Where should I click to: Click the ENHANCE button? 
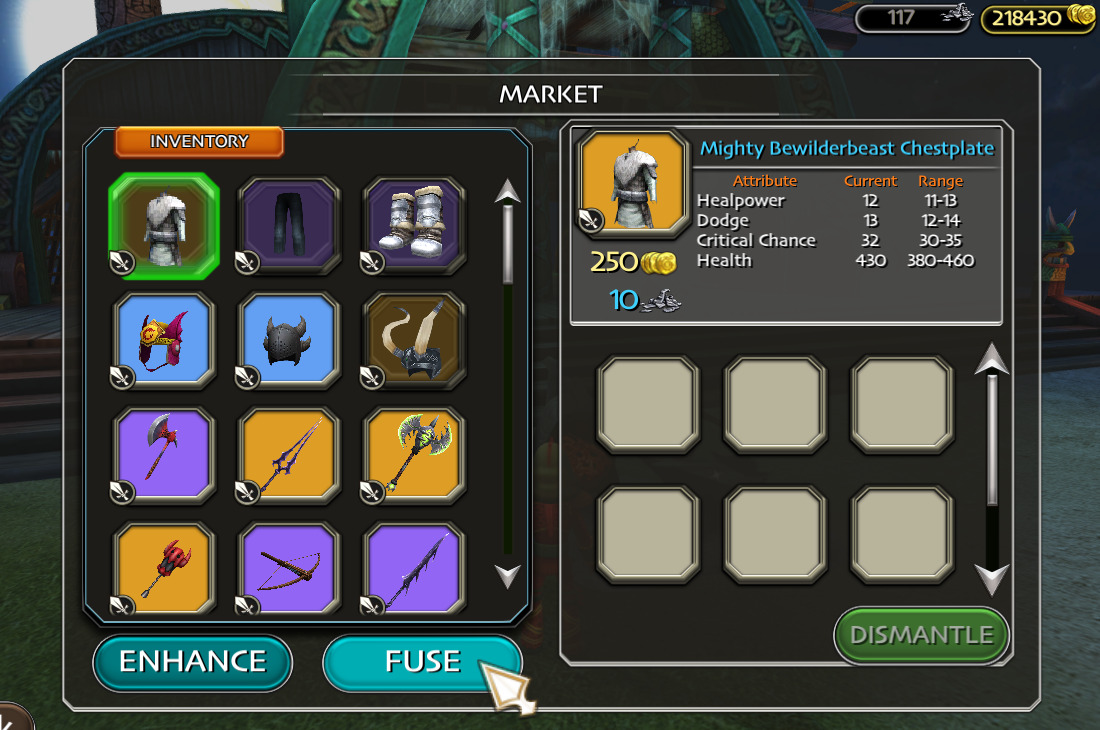click(192, 662)
